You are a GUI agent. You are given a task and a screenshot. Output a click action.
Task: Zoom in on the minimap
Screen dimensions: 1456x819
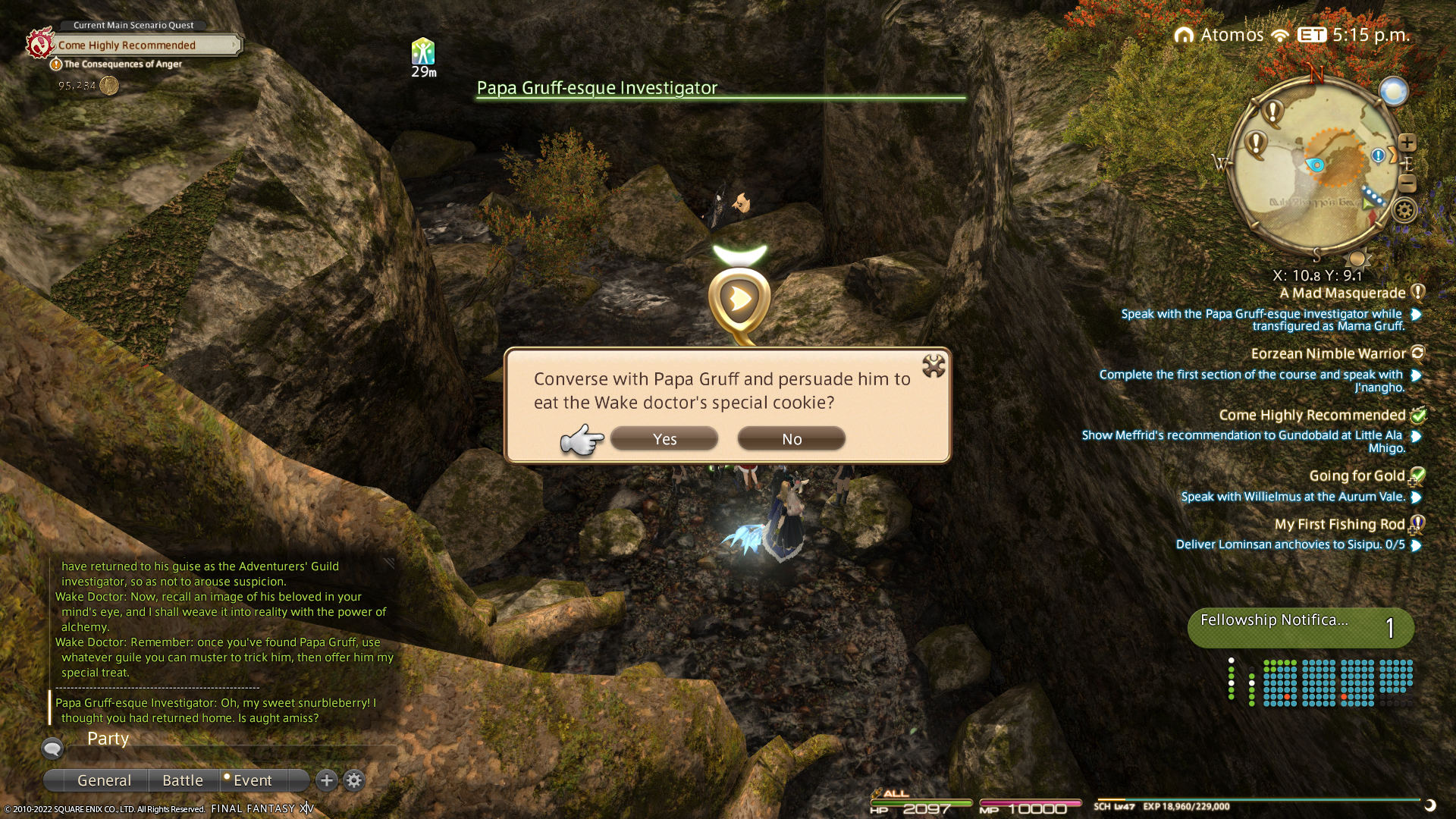click(1407, 143)
